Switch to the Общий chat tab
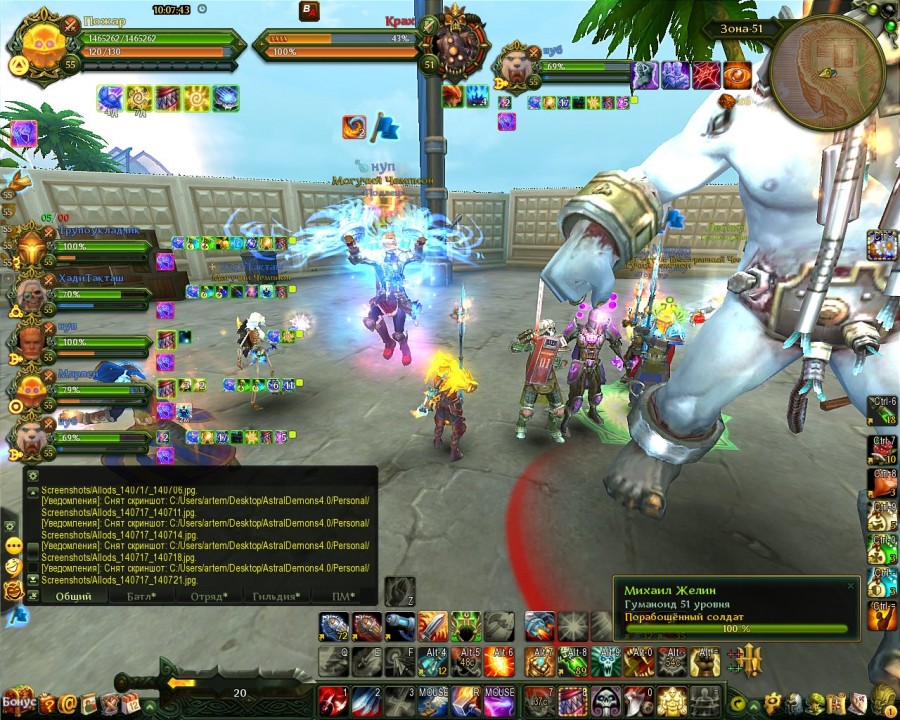This screenshot has height=720, width=900. [73, 596]
